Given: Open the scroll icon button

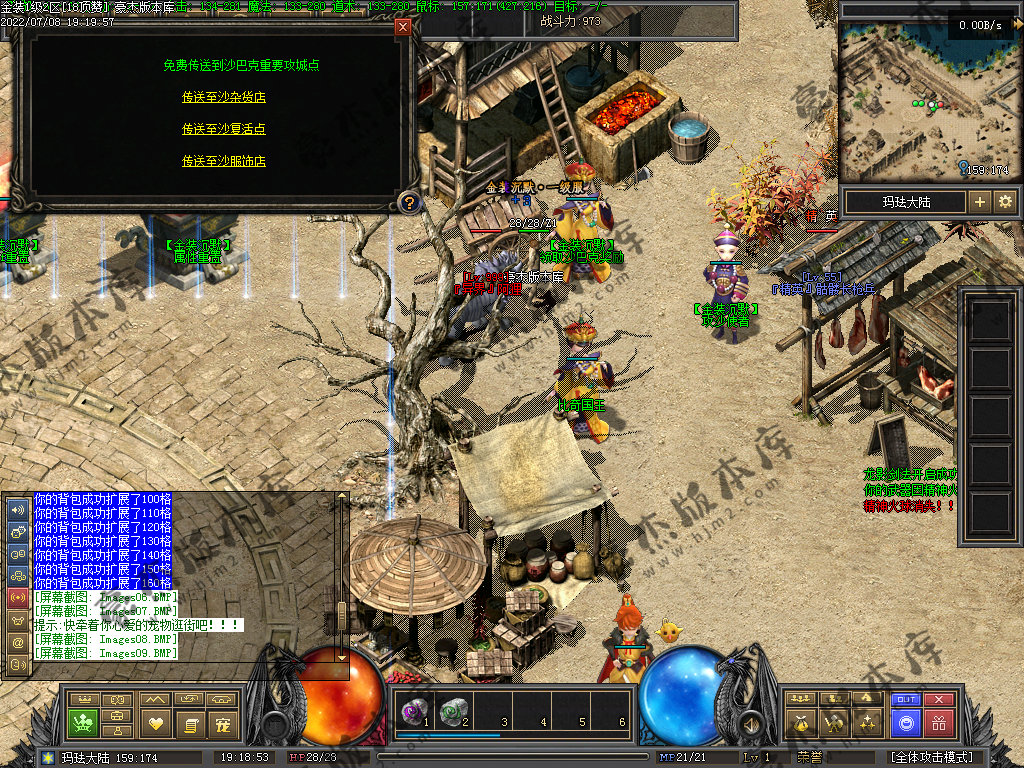Looking at the screenshot, I should tap(189, 722).
